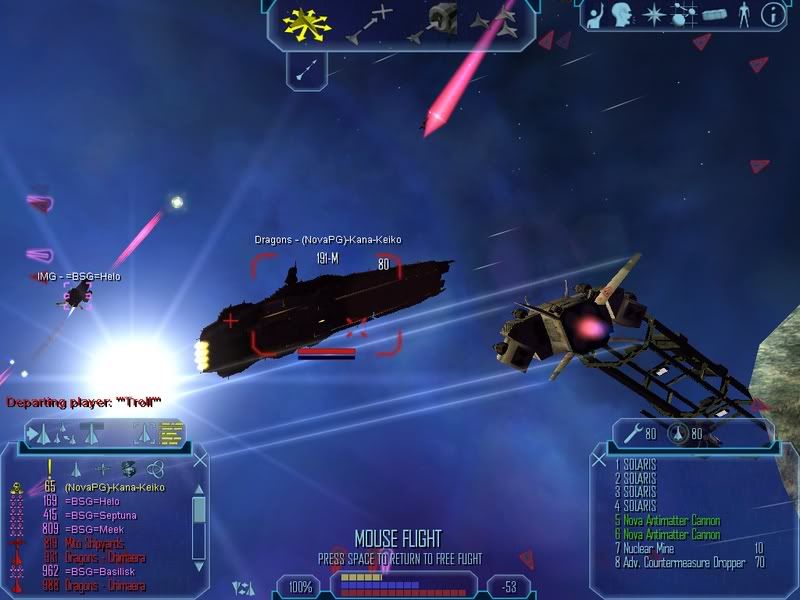Select the Go To maneuver icon
Viewport: 800px width, 600px height.
click(367, 24)
